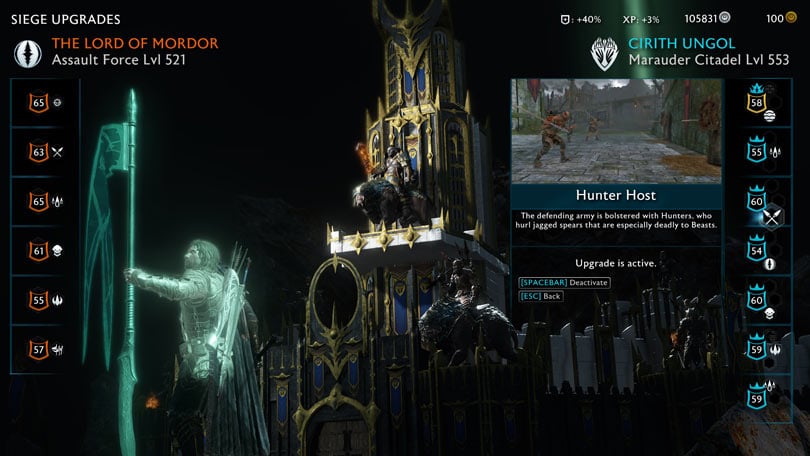Open the assault level 55 upgrade slot
Viewport: 810px width, 456px height.
click(x=45, y=299)
